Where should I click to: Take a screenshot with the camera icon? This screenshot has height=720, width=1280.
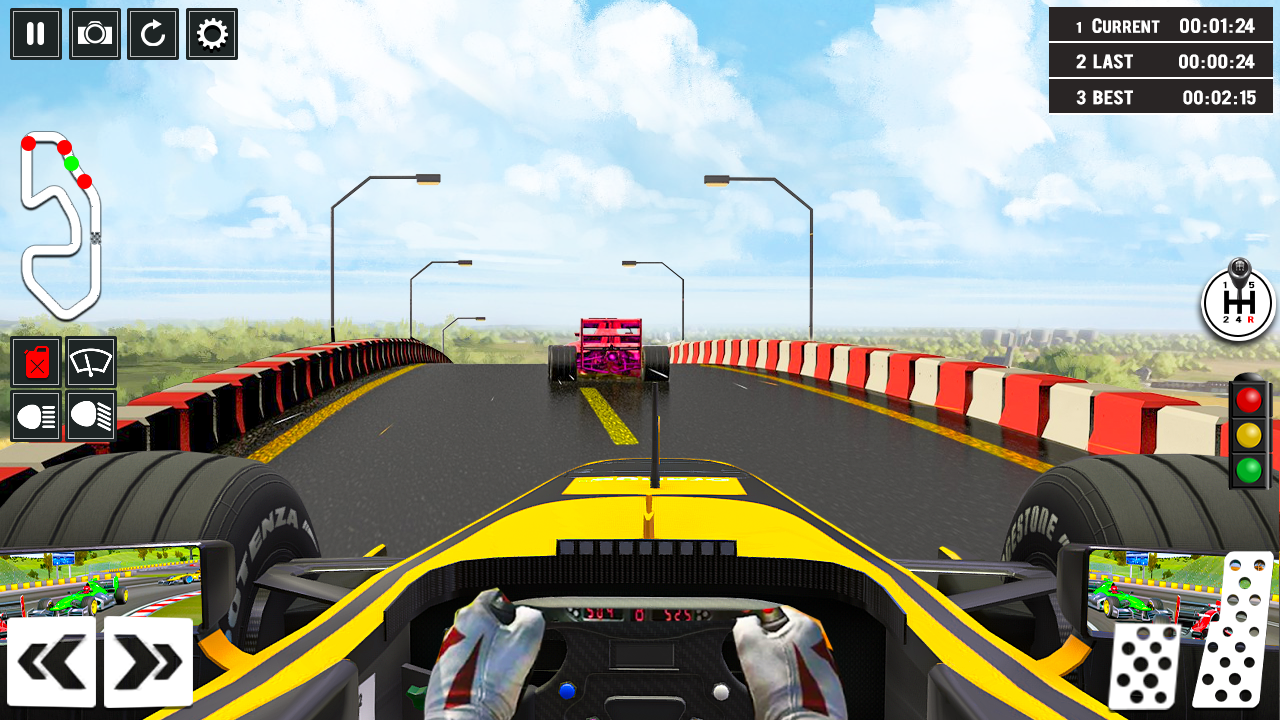pos(94,34)
